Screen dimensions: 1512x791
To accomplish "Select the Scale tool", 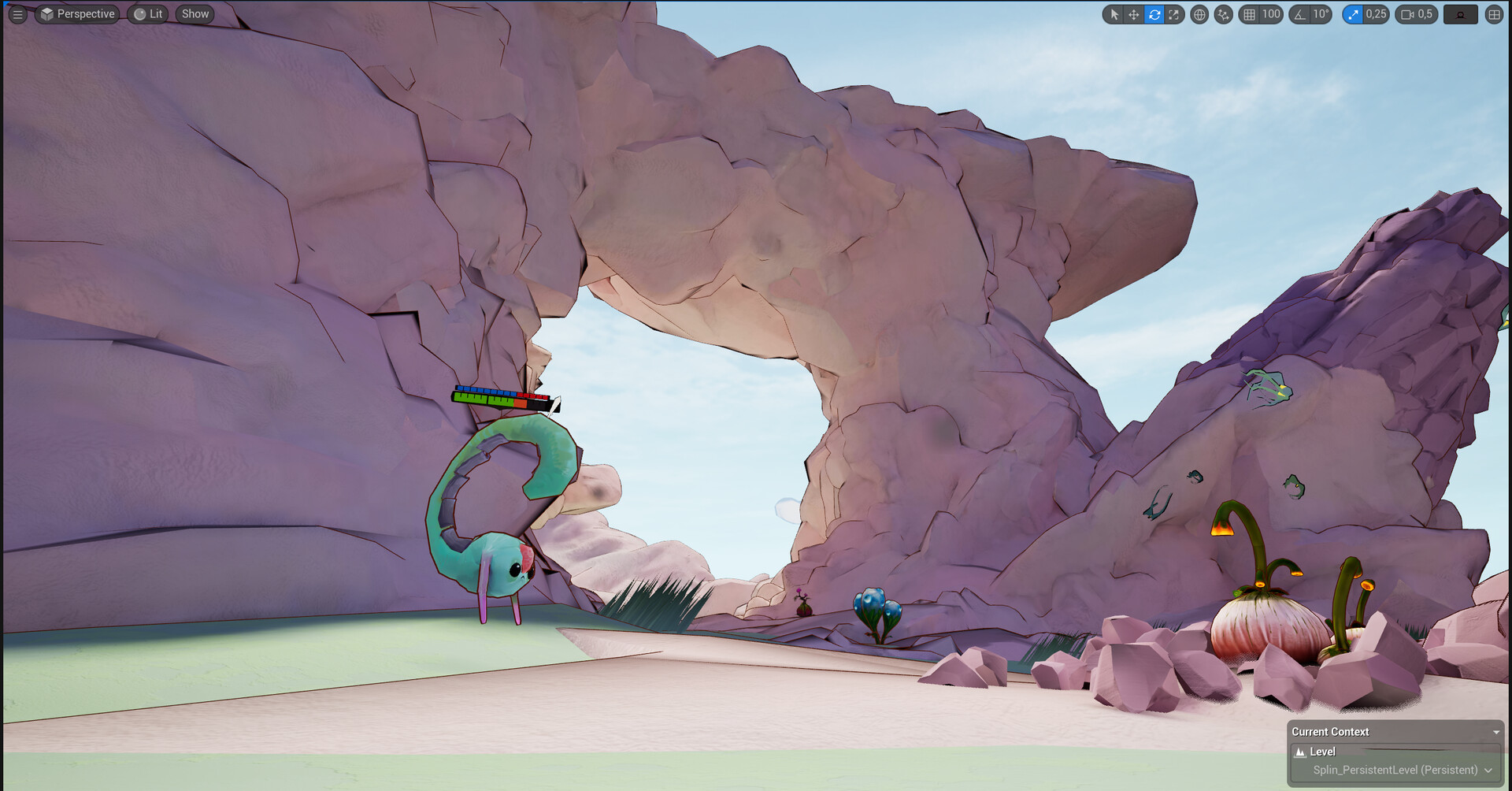I will [1174, 14].
